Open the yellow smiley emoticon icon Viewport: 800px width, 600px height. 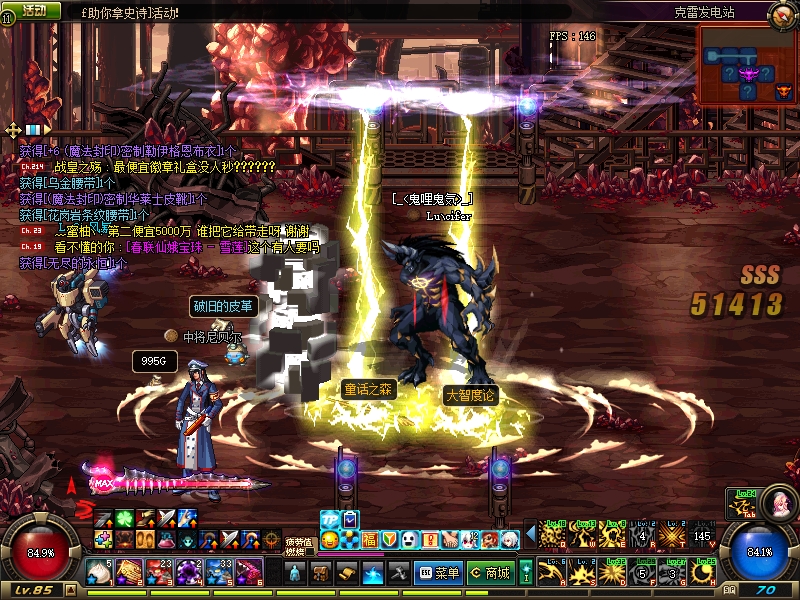329,540
